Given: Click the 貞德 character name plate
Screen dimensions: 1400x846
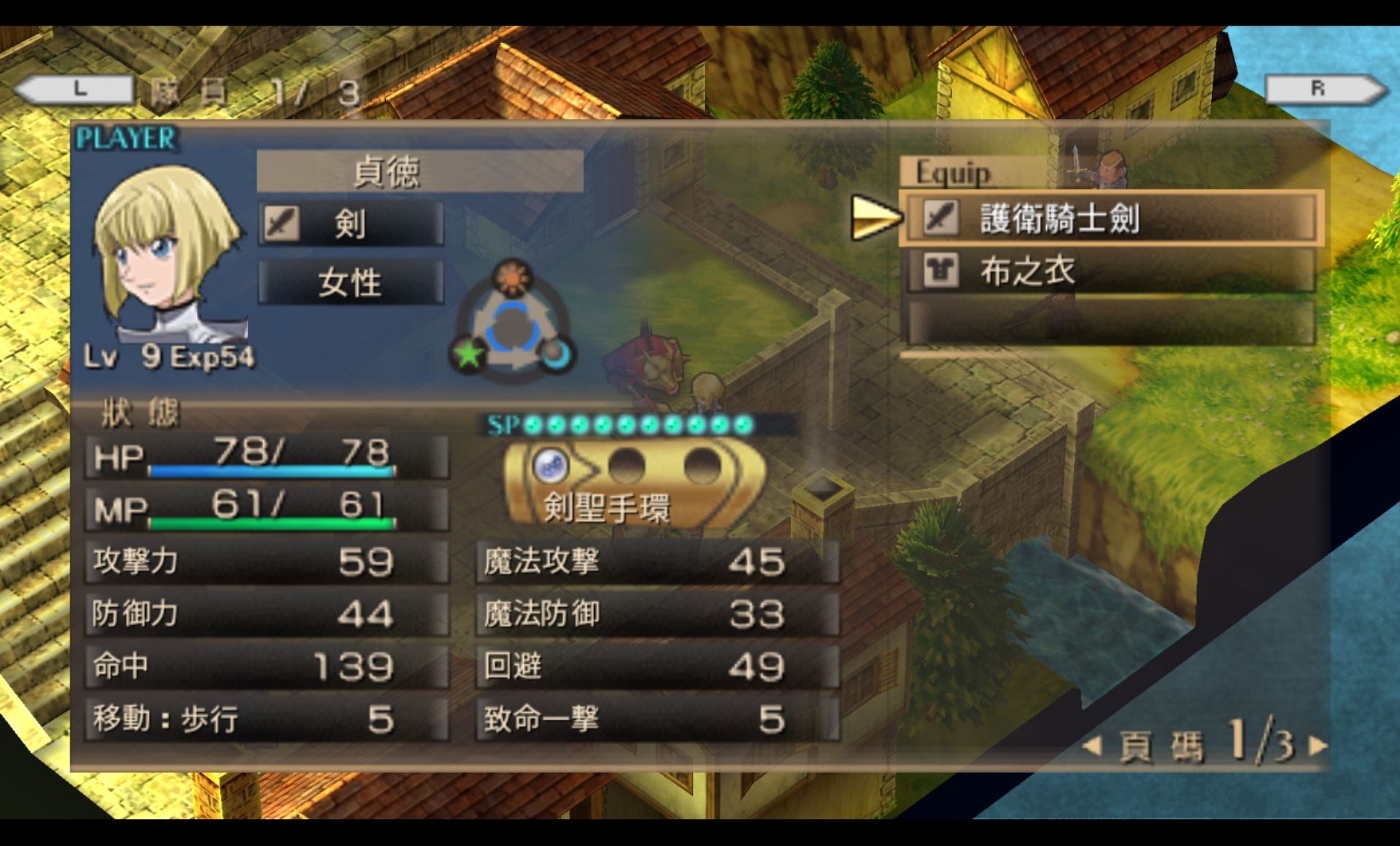Looking at the screenshot, I should [419, 171].
